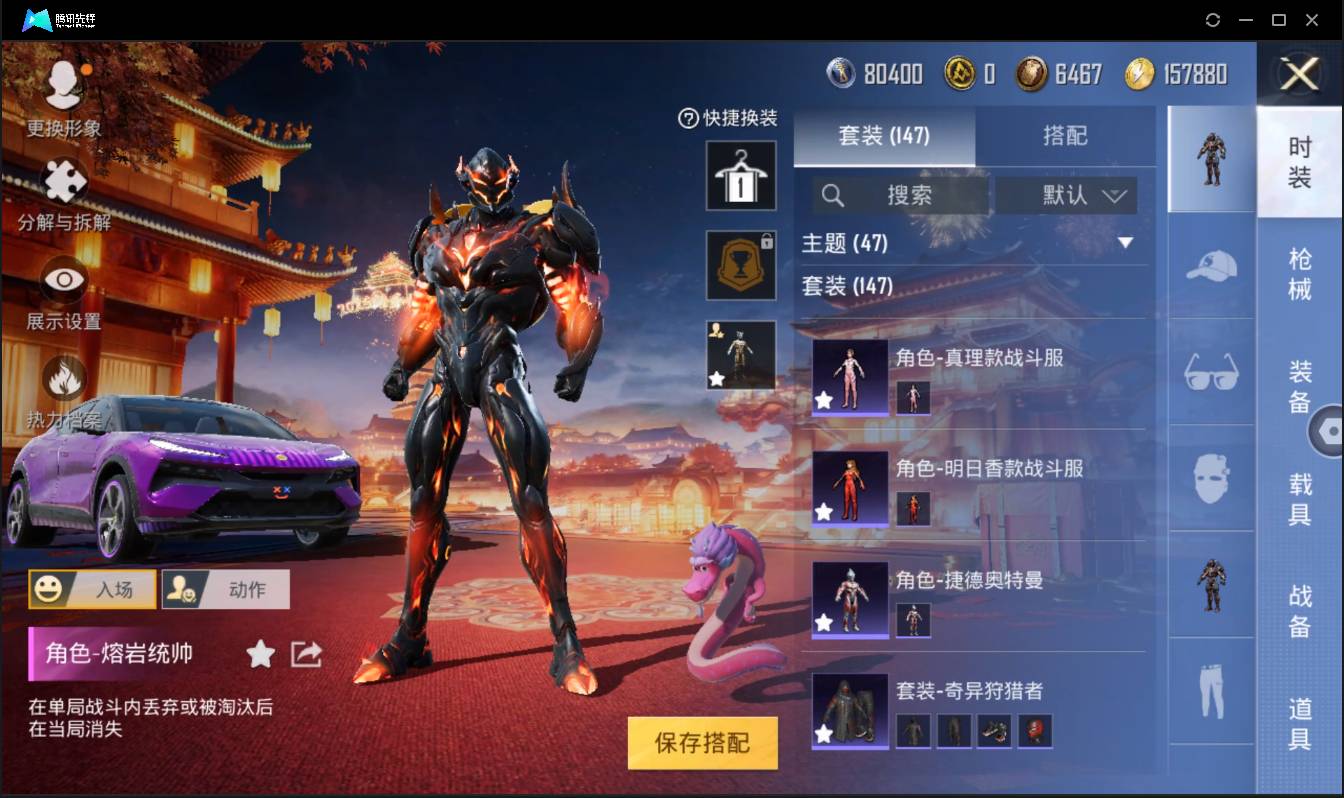Click the 保存搭配 save button
This screenshot has width=1344, height=798.
(x=702, y=743)
